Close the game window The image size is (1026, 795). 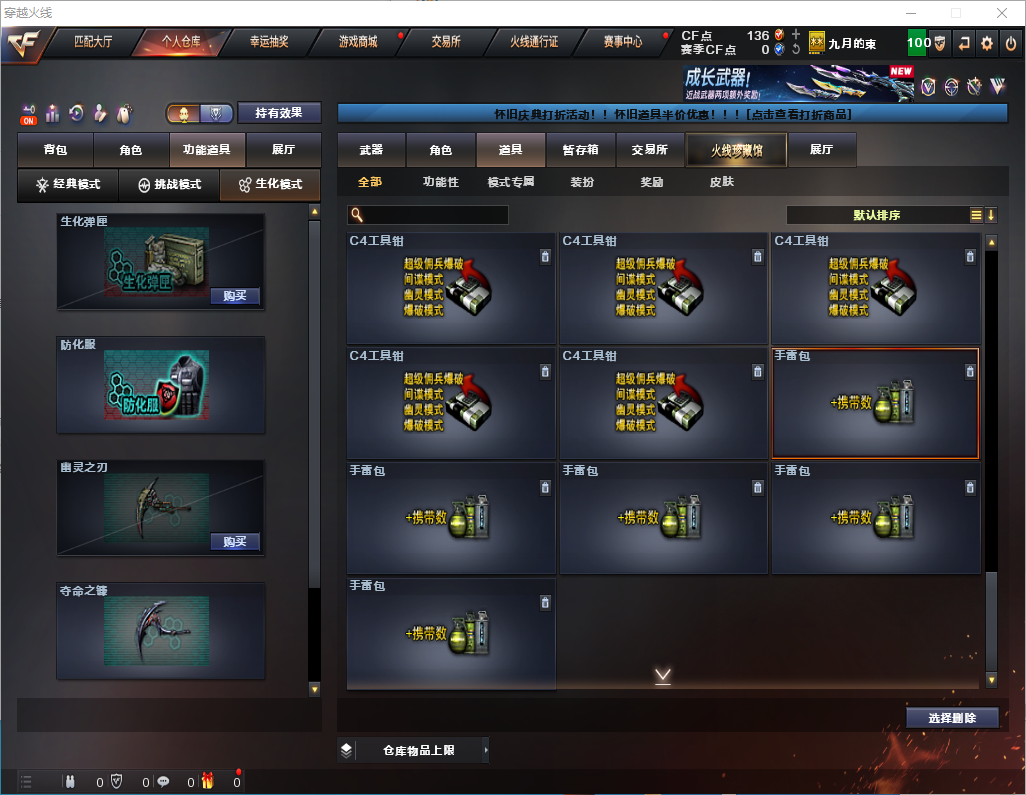[1002, 13]
